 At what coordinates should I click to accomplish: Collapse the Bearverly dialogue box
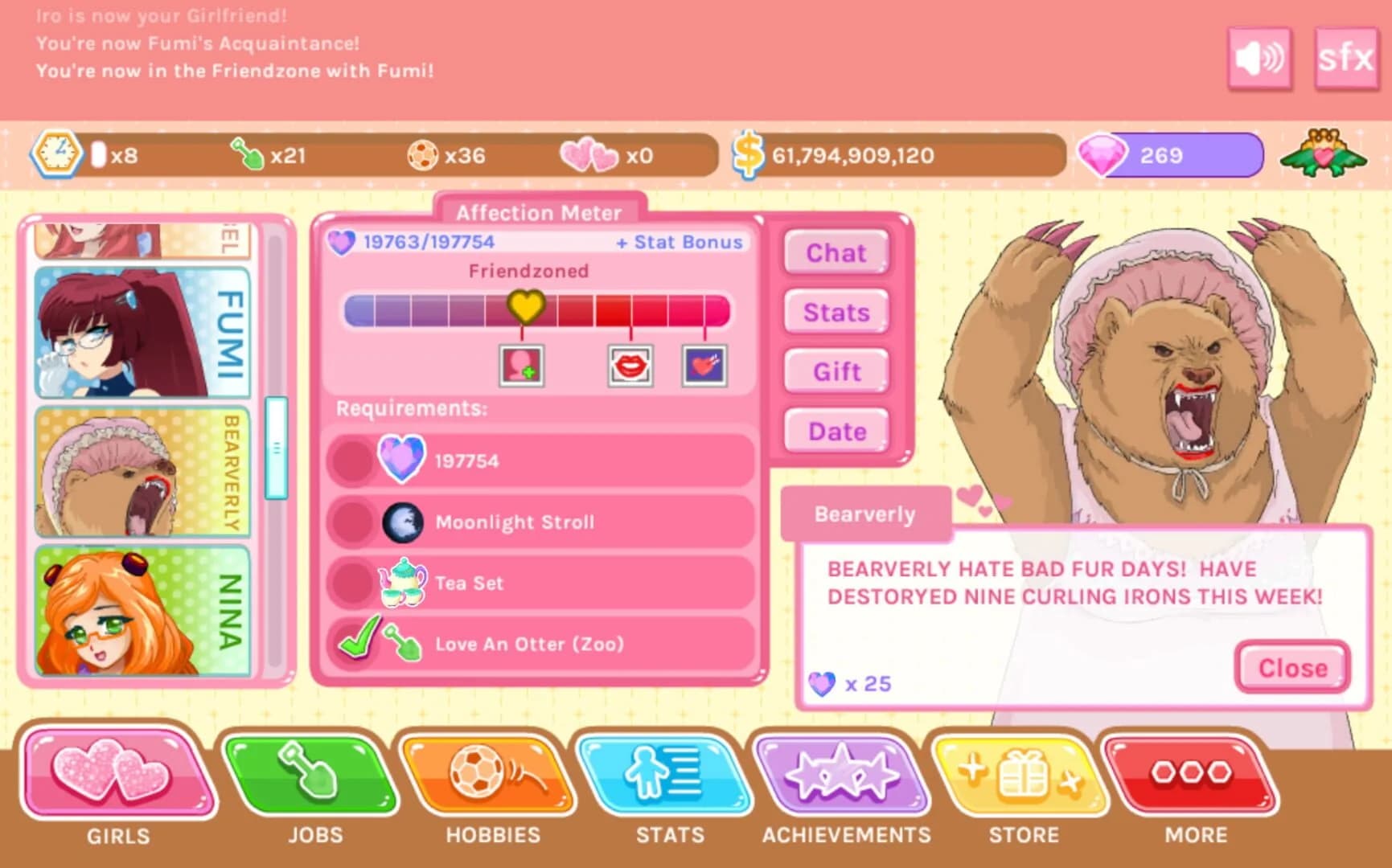click(864, 514)
